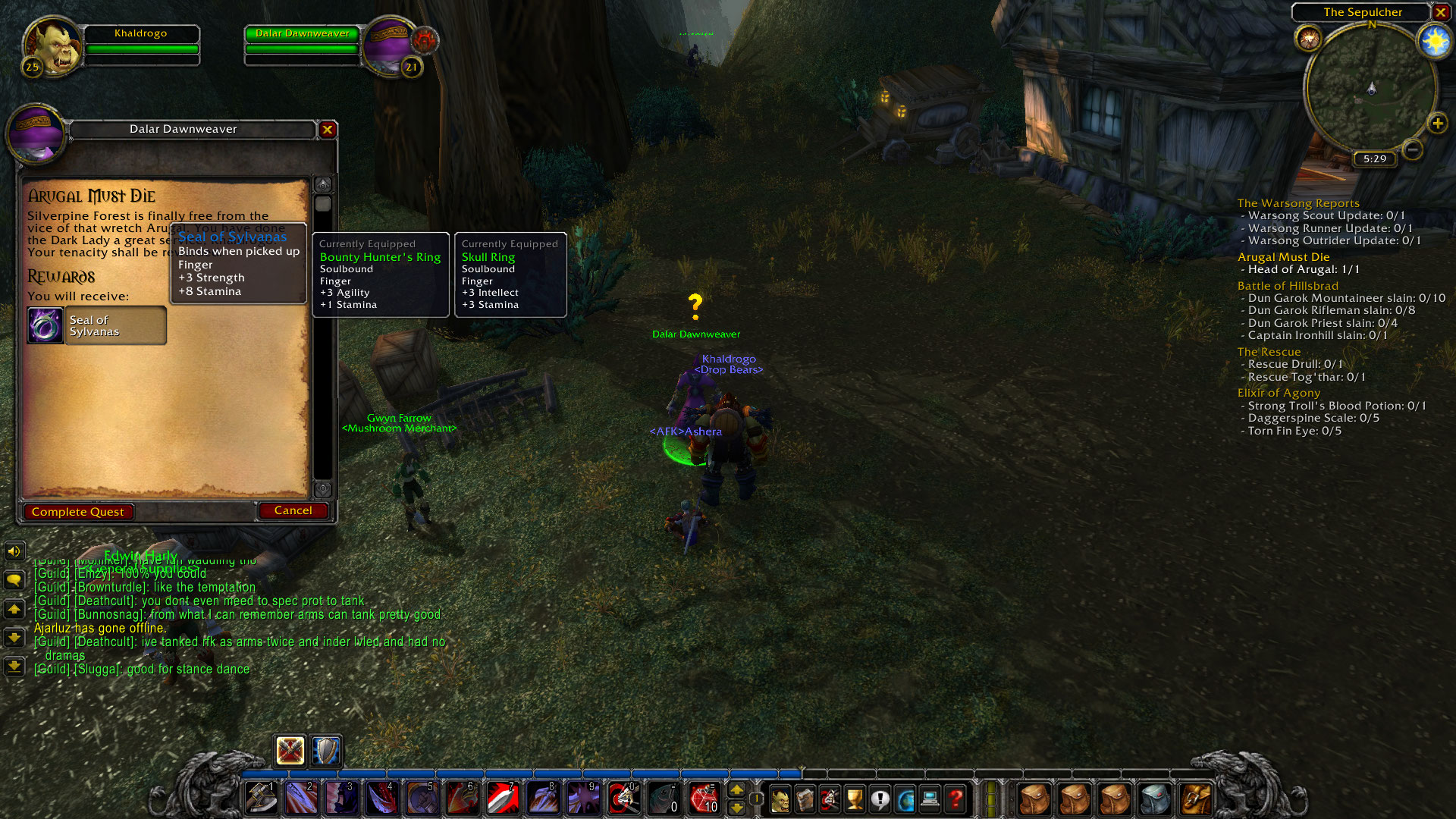
Task: Open the chat menu speech bubble
Action: (x=14, y=579)
